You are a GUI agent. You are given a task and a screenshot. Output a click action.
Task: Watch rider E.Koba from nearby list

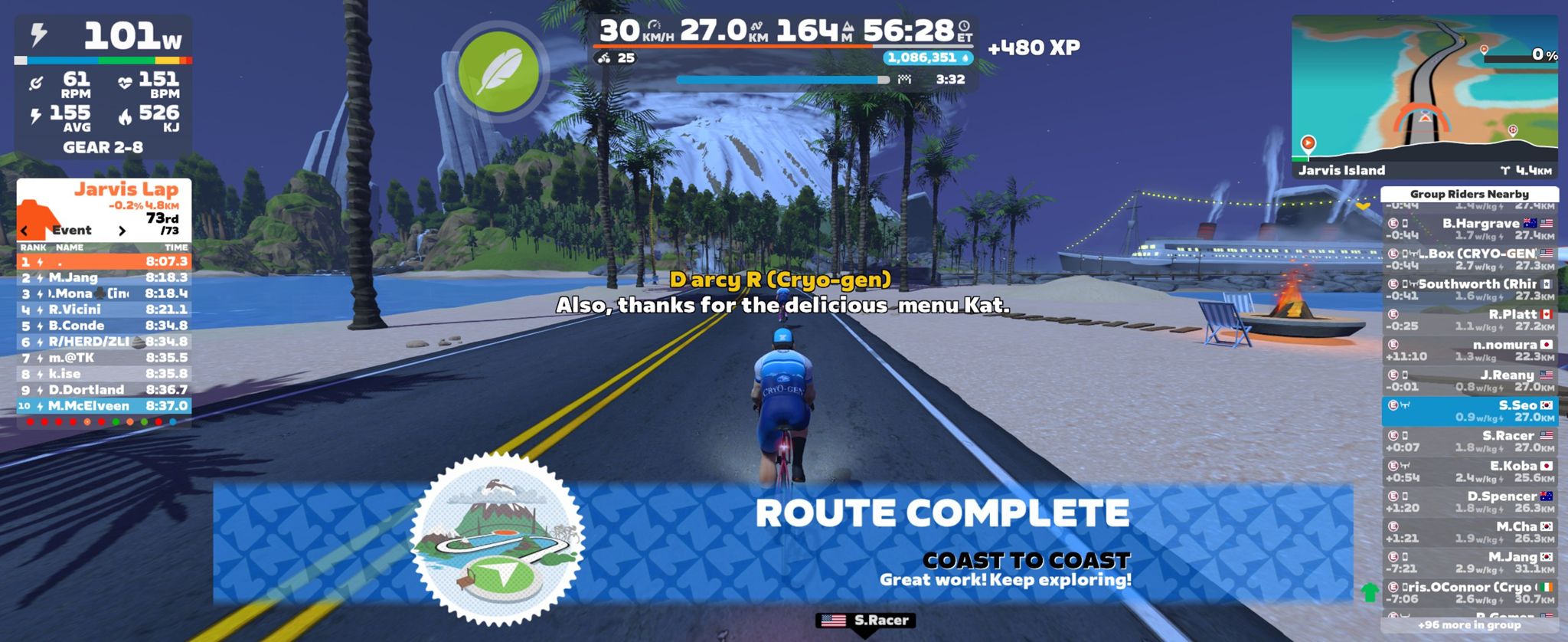pos(1469,471)
